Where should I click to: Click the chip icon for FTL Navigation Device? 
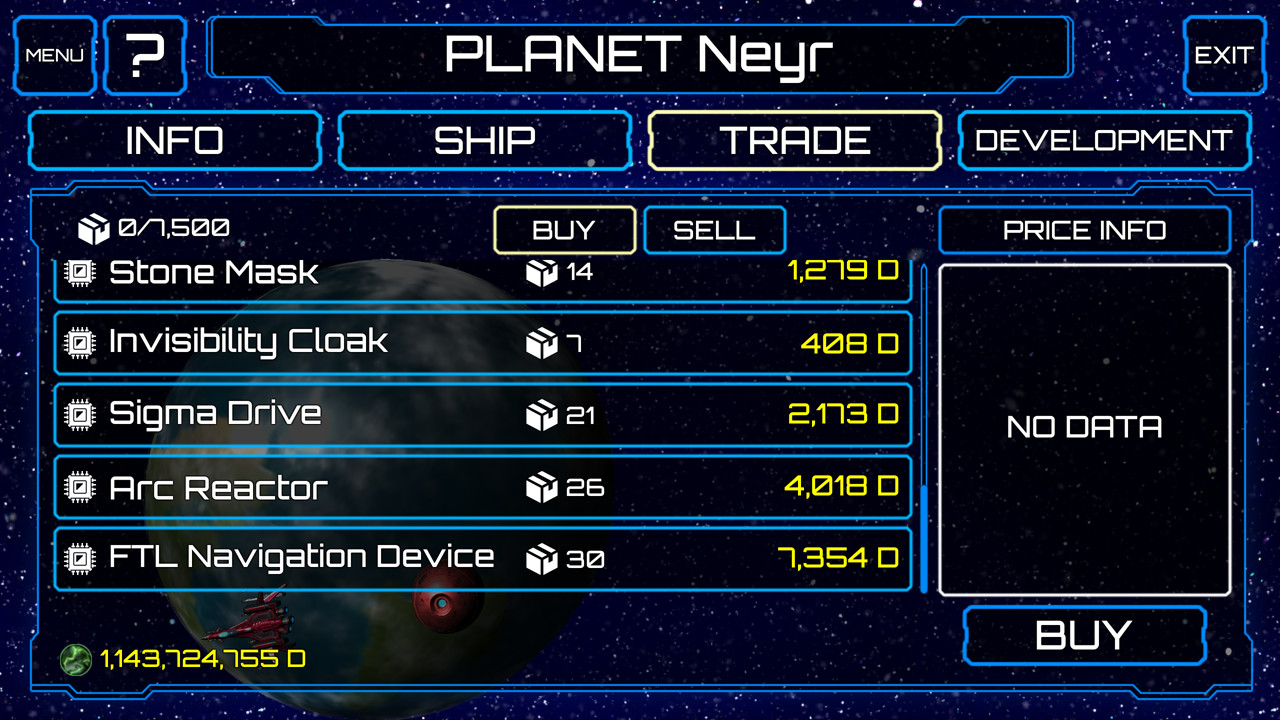78,557
